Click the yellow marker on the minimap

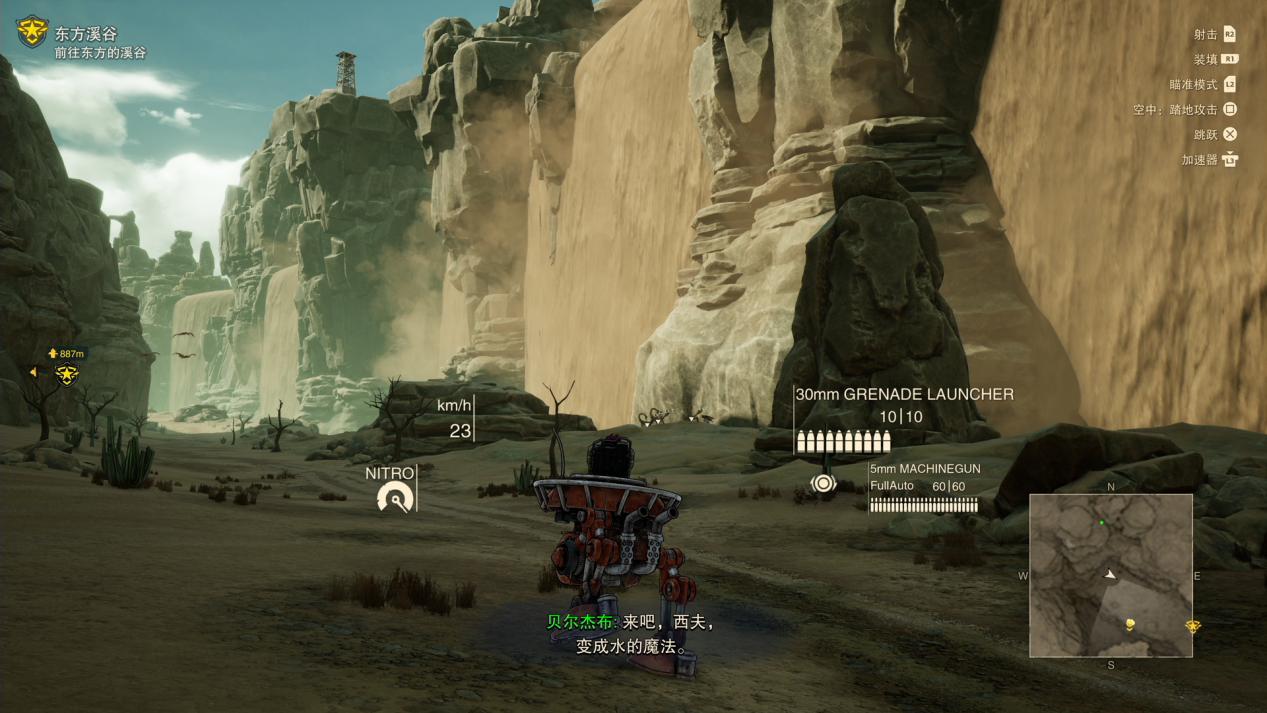point(1130,625)
